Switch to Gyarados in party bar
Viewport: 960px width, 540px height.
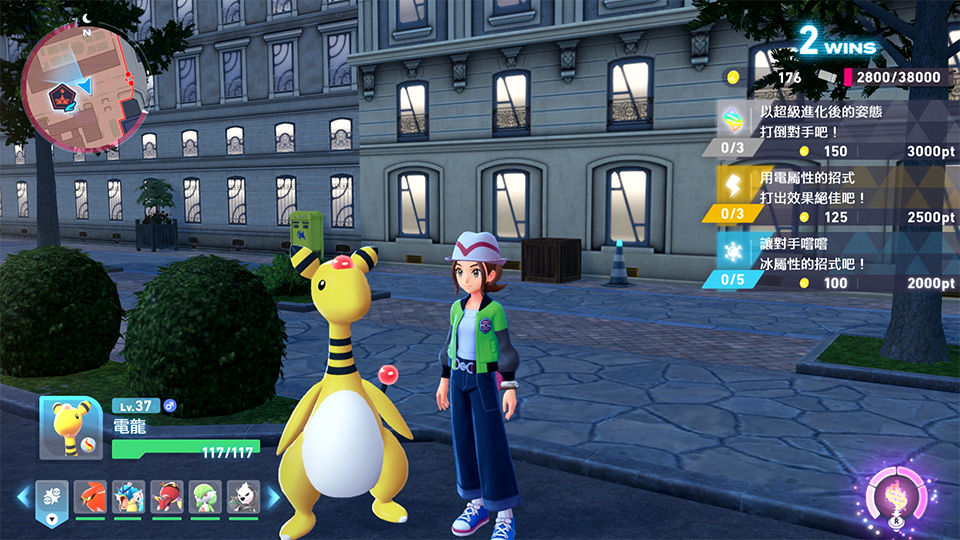[x=128, y=496]
